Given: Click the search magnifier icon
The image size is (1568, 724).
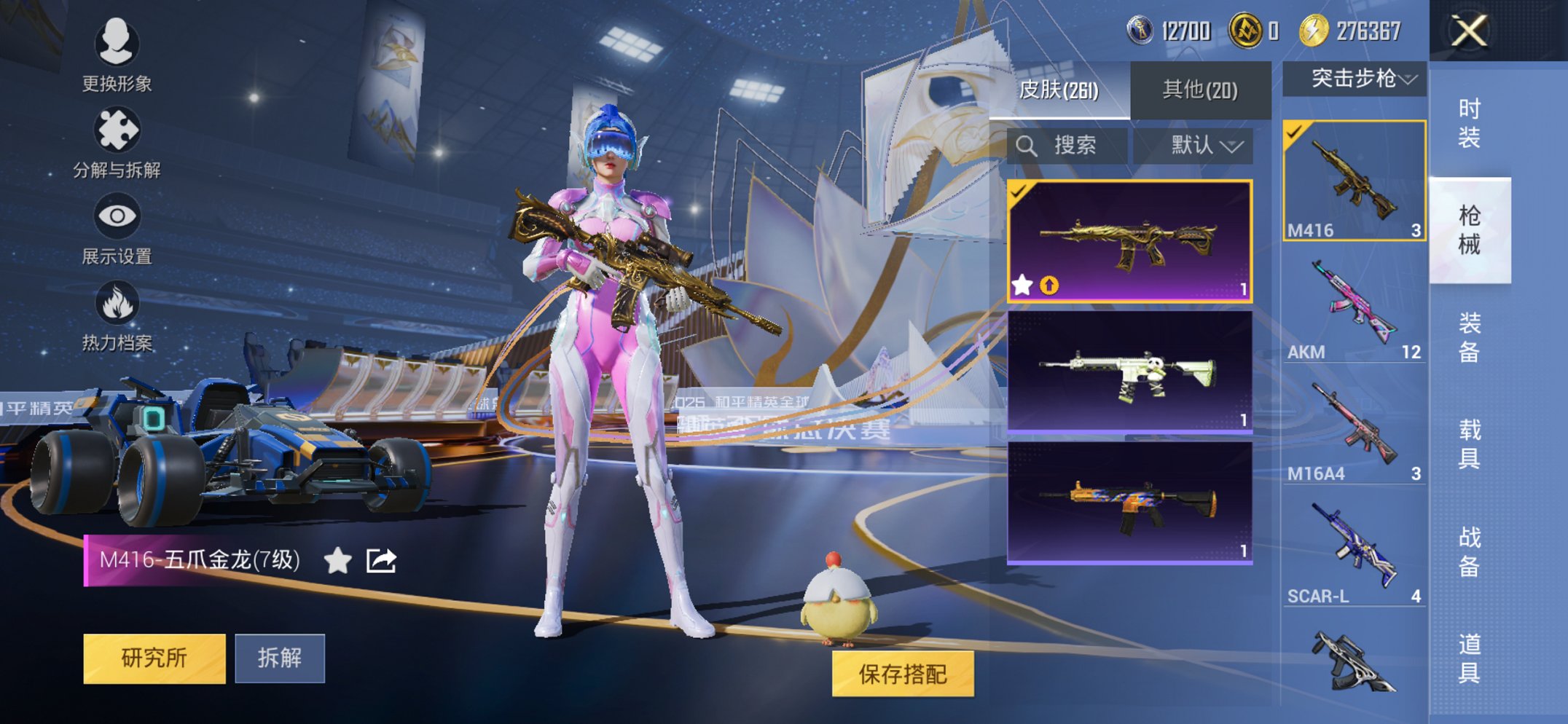Looking at the screenshot, I should [x=1029, y=144].
